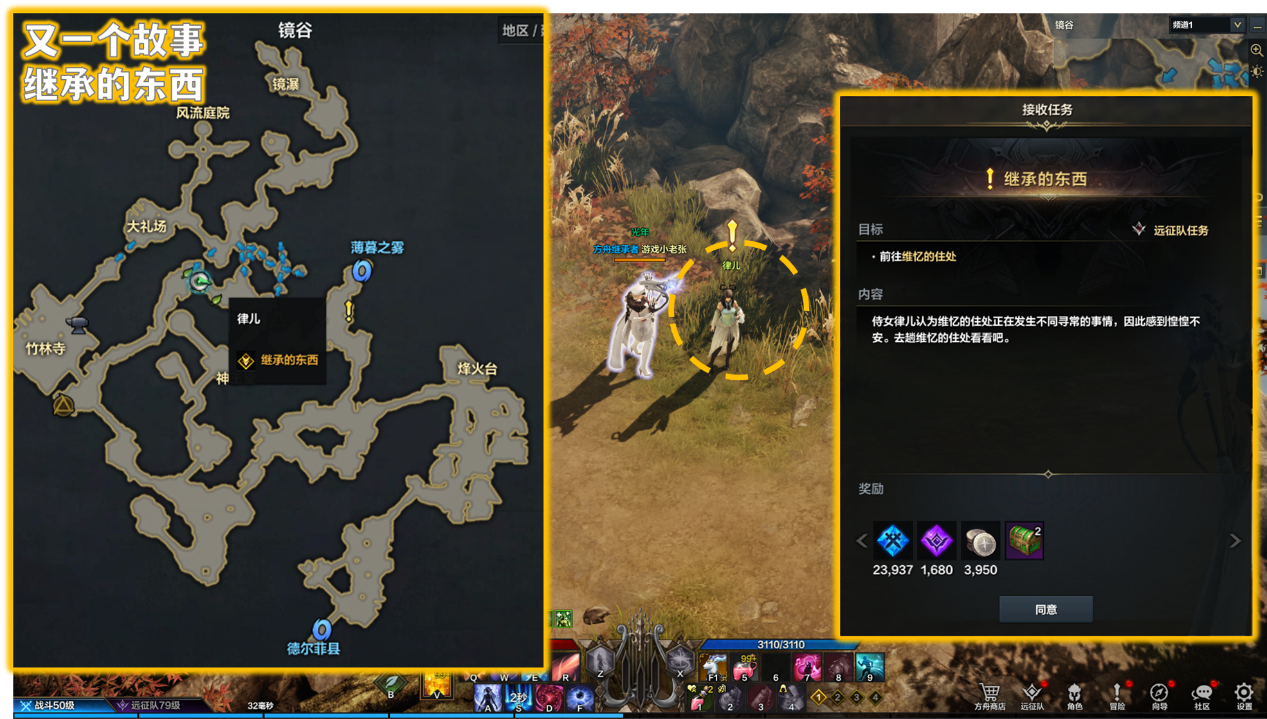Viewport: 1267px width, 719px height.
Task: Select the green treasure chest reward
Action: pyautogui.click(x=1024, y=541)
